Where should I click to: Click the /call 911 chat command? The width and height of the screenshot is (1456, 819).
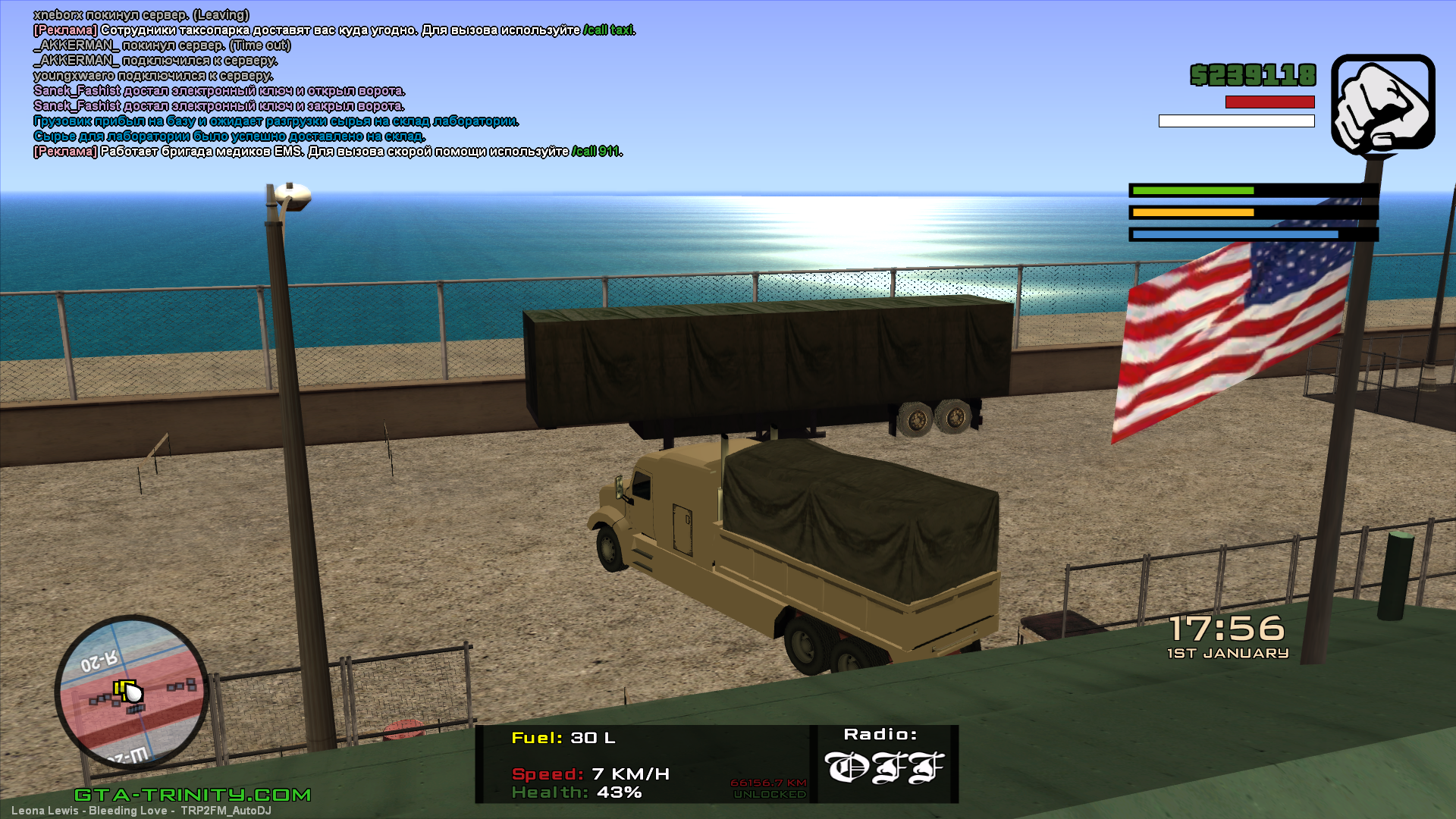click(x=595, y=152)
